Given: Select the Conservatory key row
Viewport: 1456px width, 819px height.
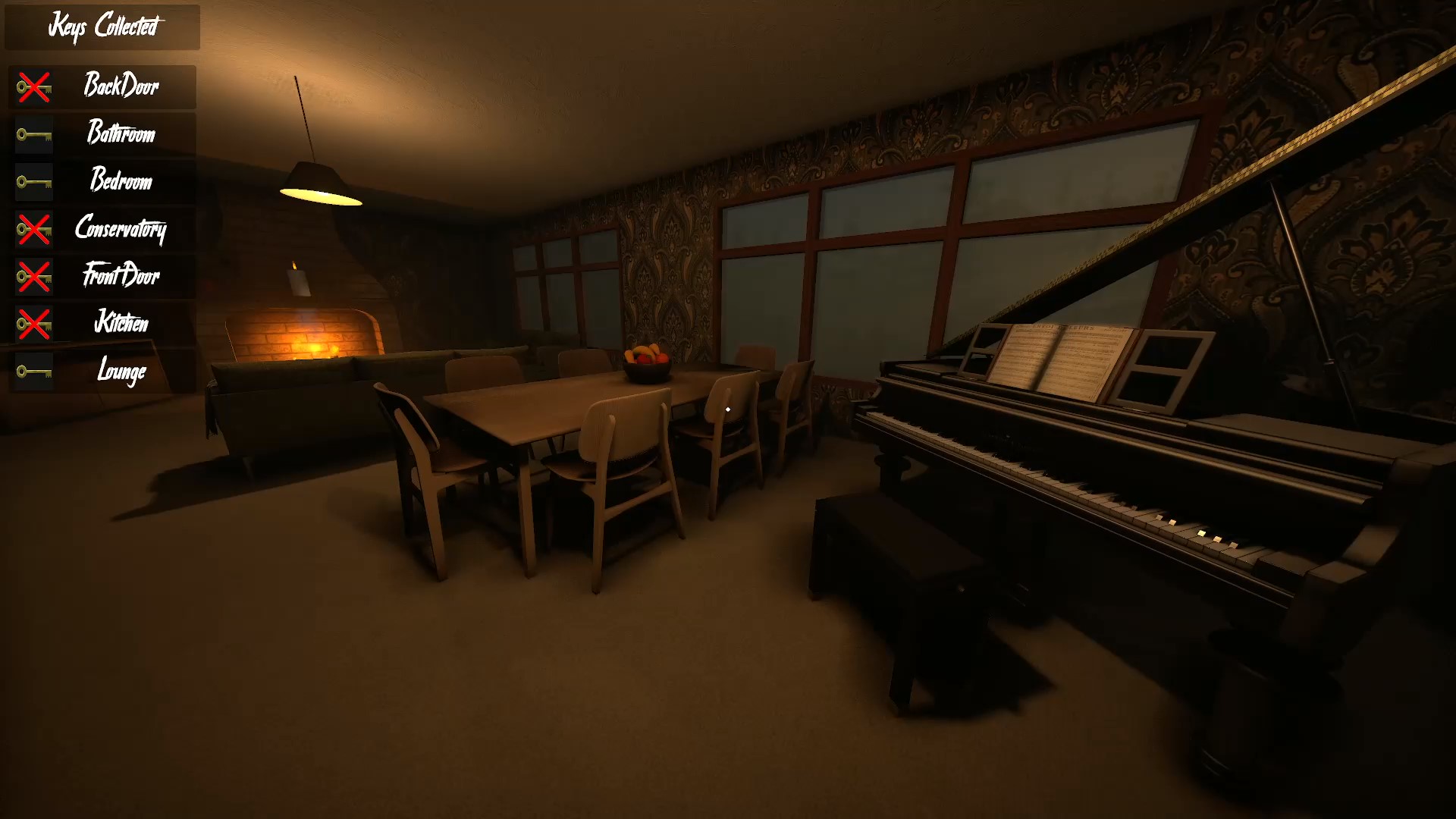Looking at the screenshot, I should coord(103,229).
